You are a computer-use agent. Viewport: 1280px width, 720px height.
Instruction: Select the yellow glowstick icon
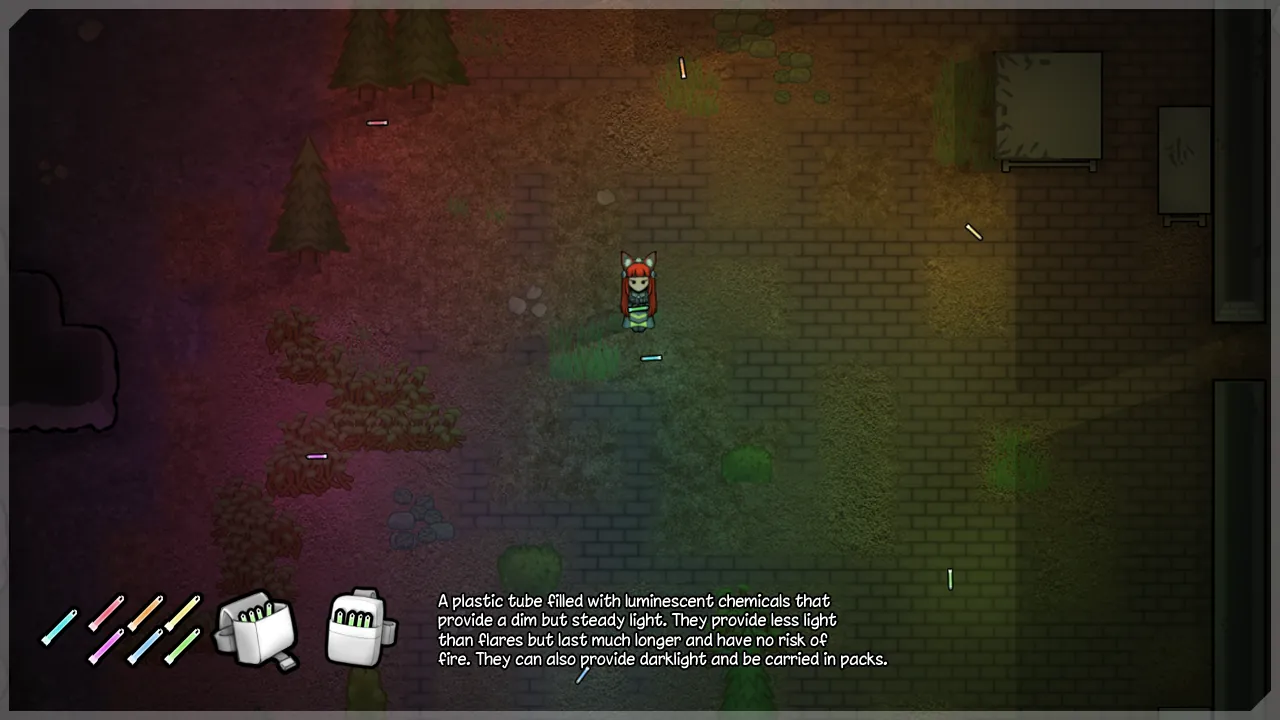click(183, 612)
